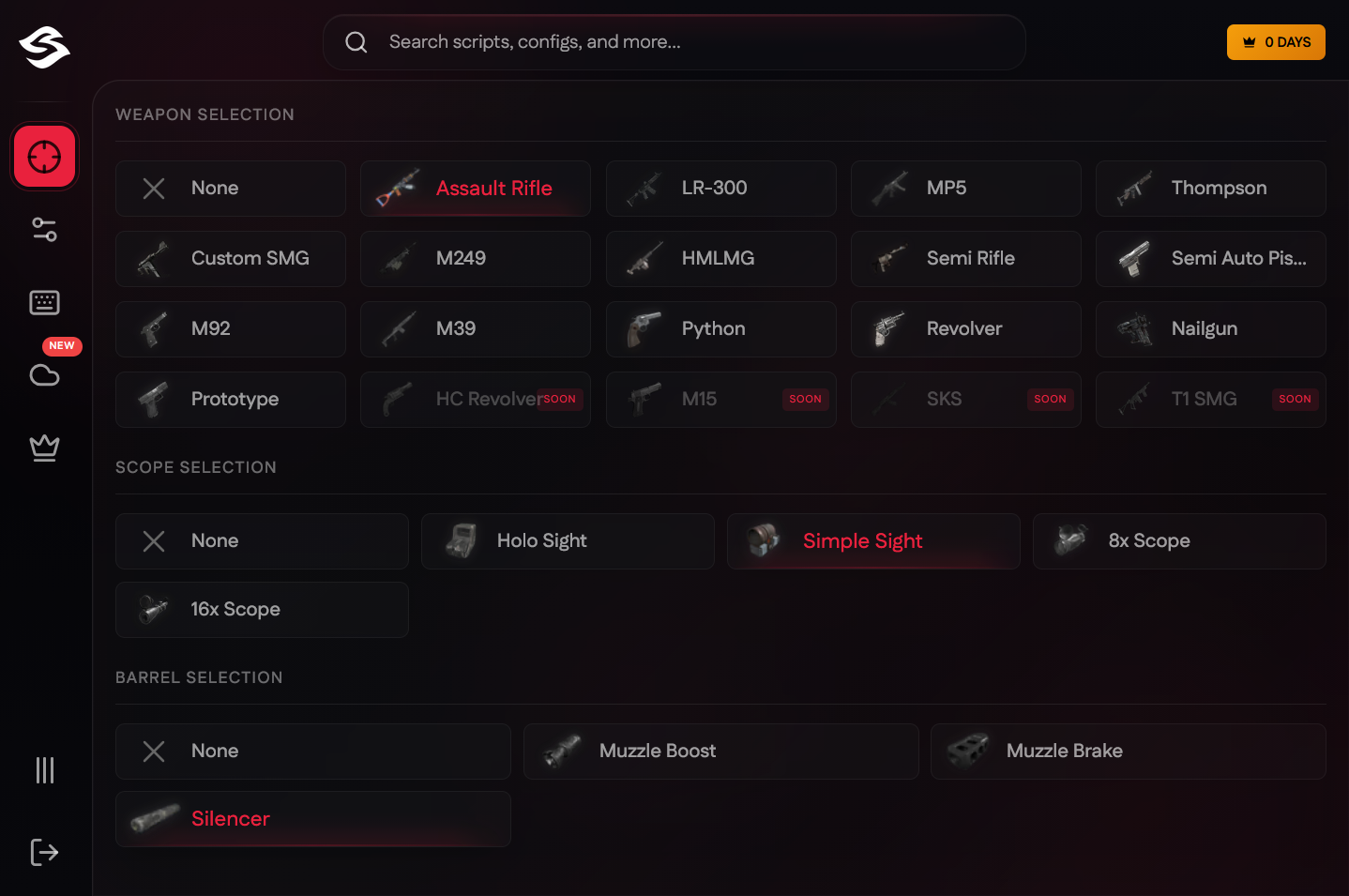Viewport: 1349px width, 896px height.
Task: Open the HC Revolver entry marked SOON
Action: [x=475, y=399]
